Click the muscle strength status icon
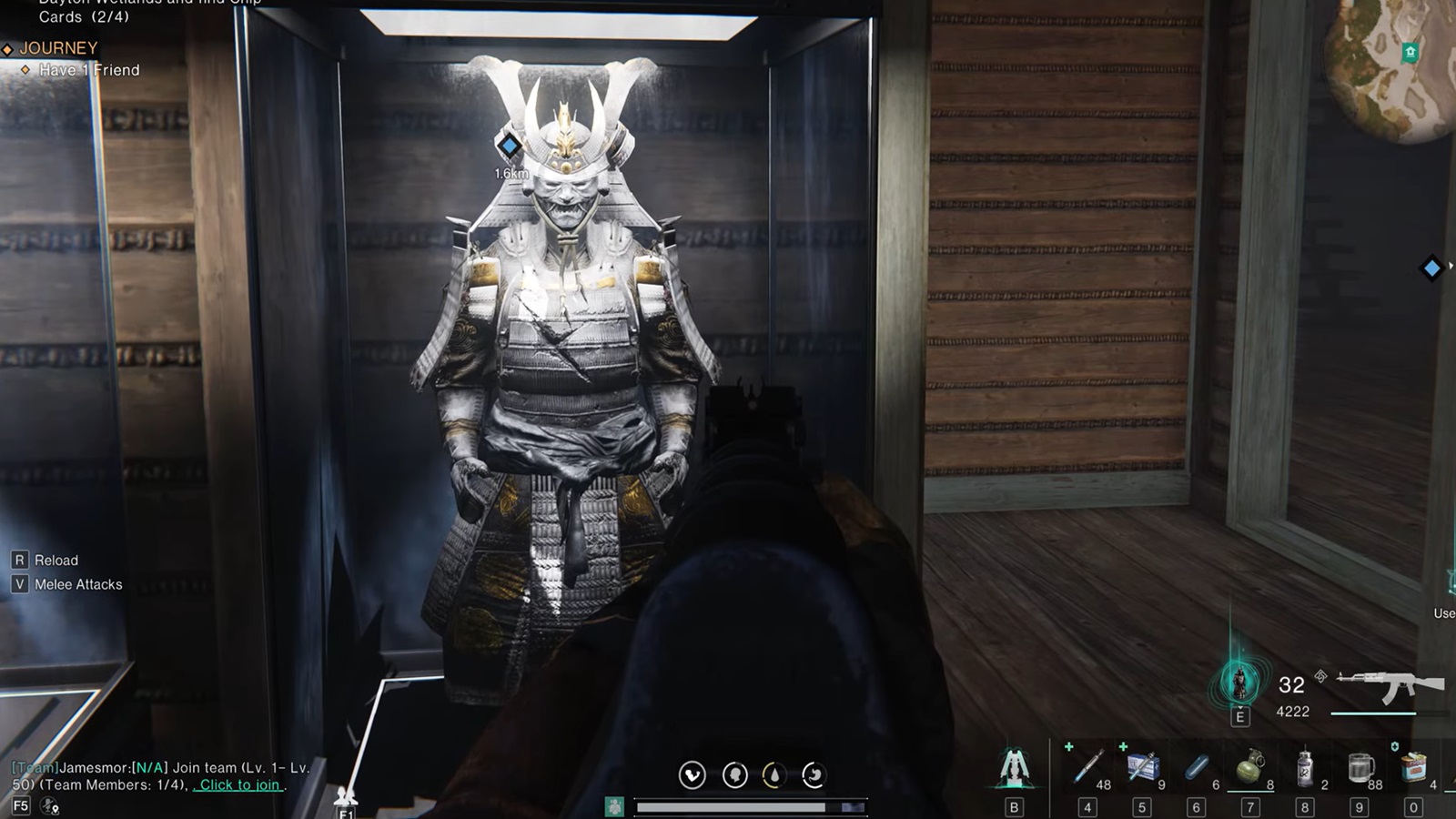Screen dimensions: 1456x819 692,774
